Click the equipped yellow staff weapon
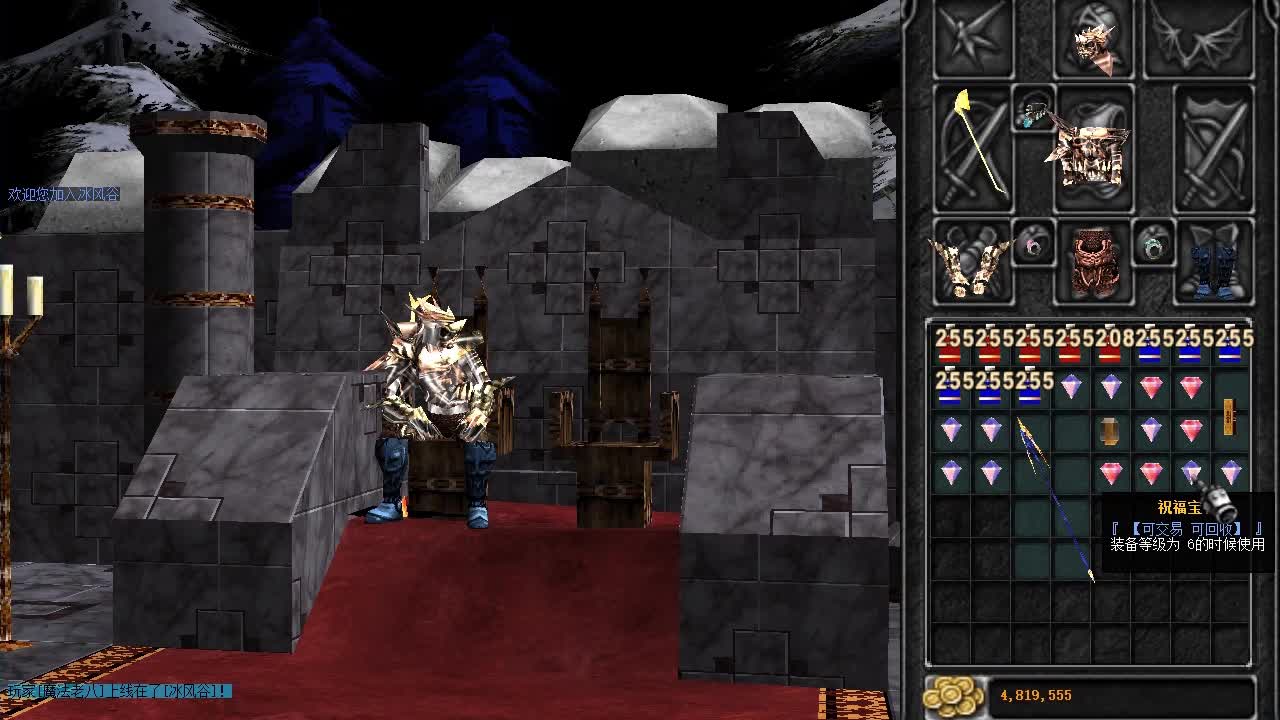Viewport: 1280px width, 720px height. click(975, 145)
